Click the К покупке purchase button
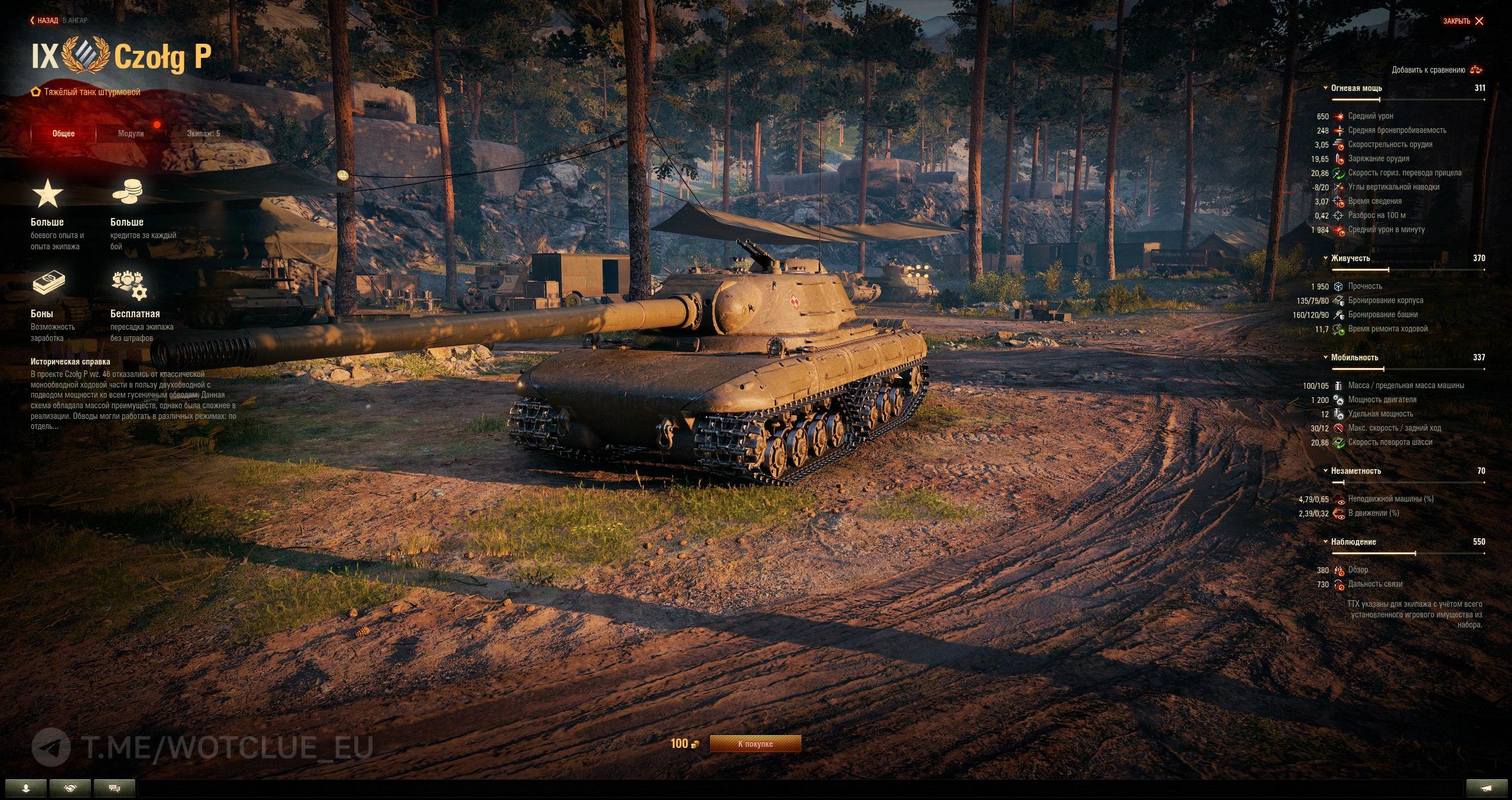1512x800 pixels. 755,744
